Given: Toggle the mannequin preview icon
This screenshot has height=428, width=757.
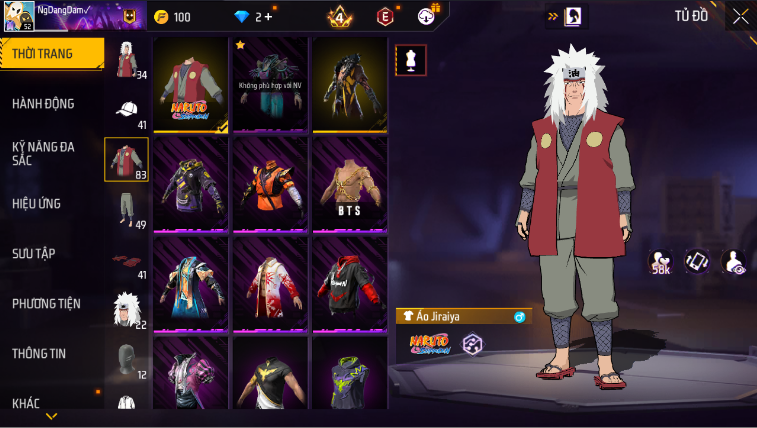Looking at the screenshot, I should coord(411,59).
